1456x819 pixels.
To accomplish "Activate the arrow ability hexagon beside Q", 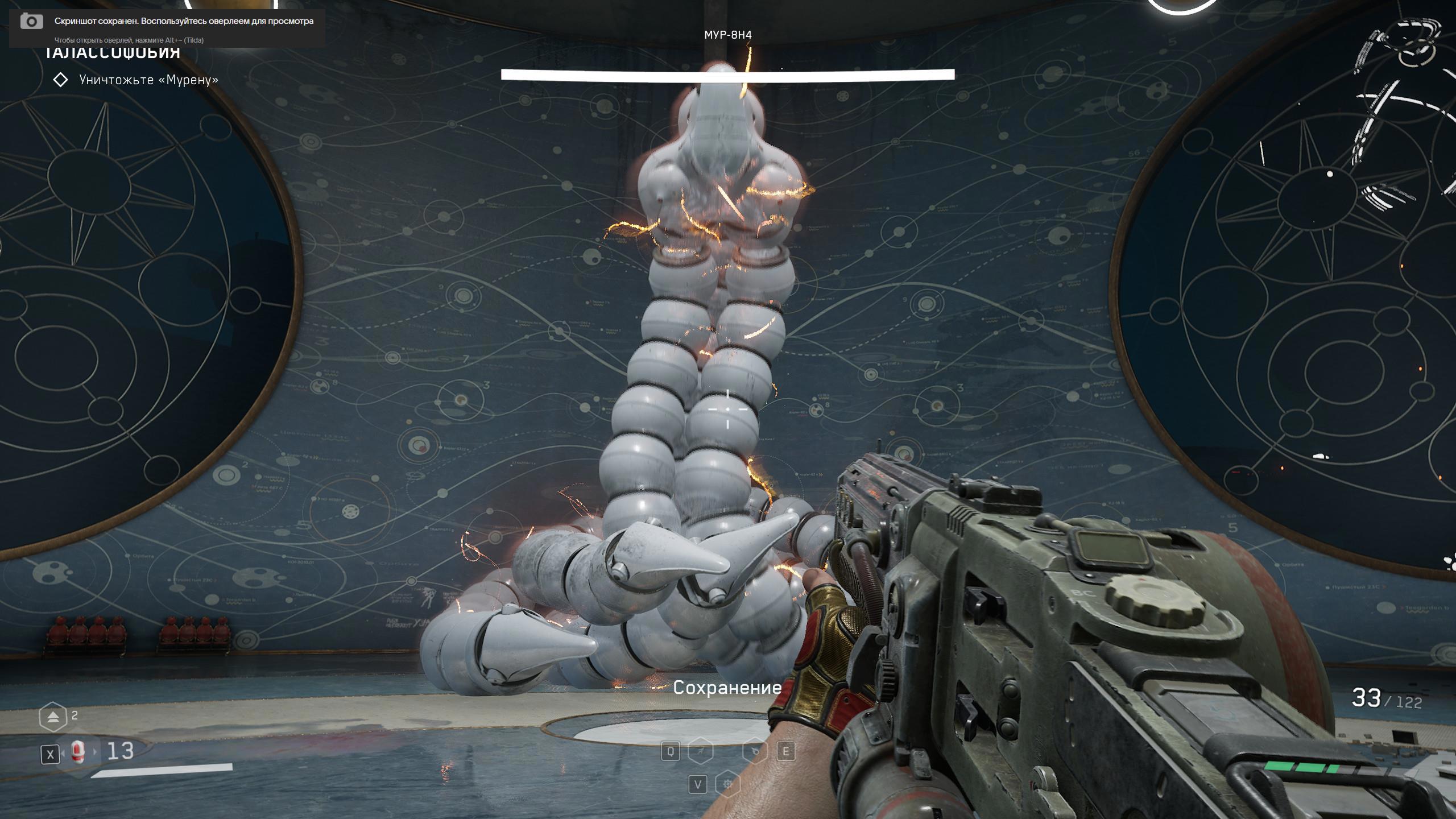I will [700, 751].
